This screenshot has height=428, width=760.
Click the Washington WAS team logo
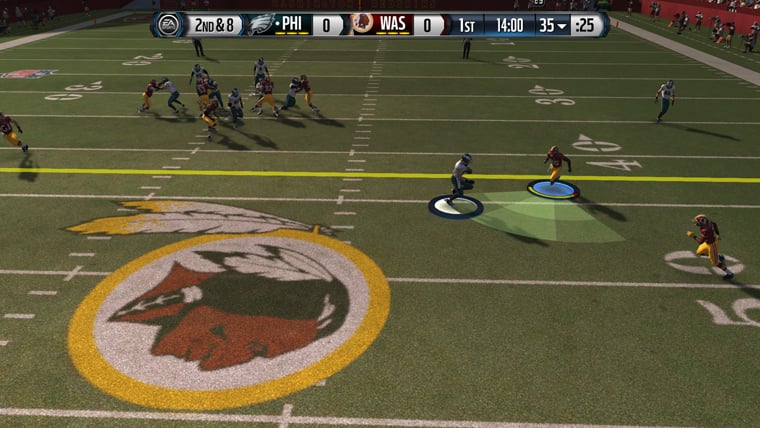point(364,24)
